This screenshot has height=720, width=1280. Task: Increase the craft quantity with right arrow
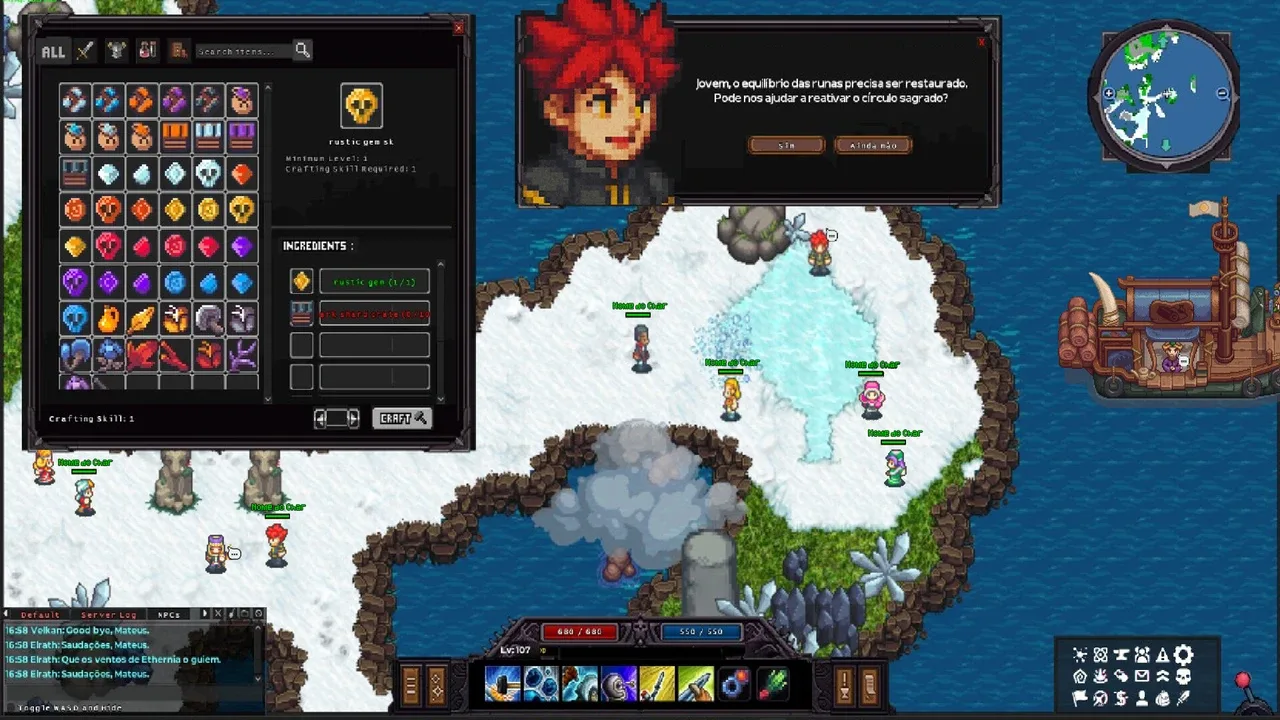click(353, 419)
